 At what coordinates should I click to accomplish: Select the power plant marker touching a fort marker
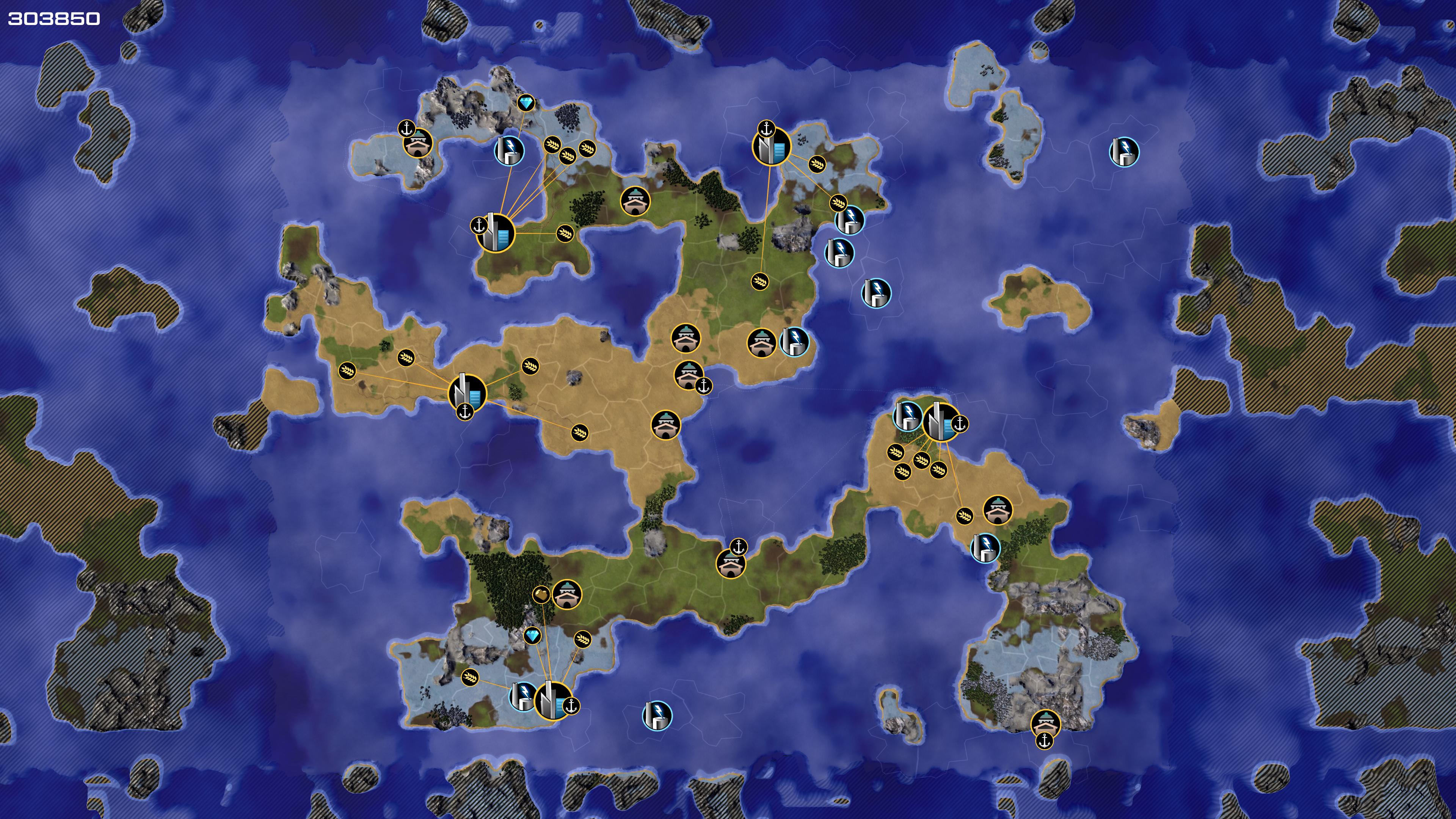click(x=794, y=341)
